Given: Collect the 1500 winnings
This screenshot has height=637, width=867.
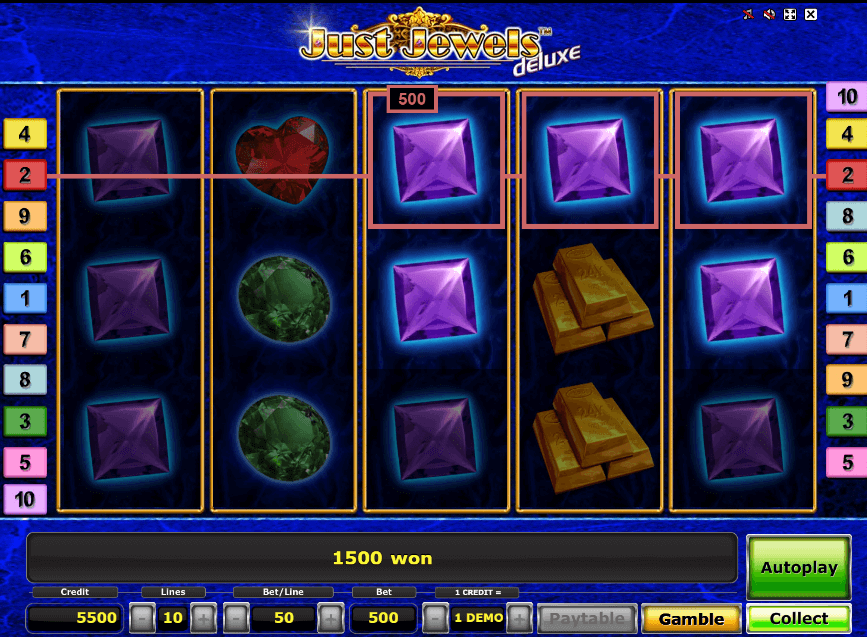Looking at the screenshot, I should coord(799,619).
